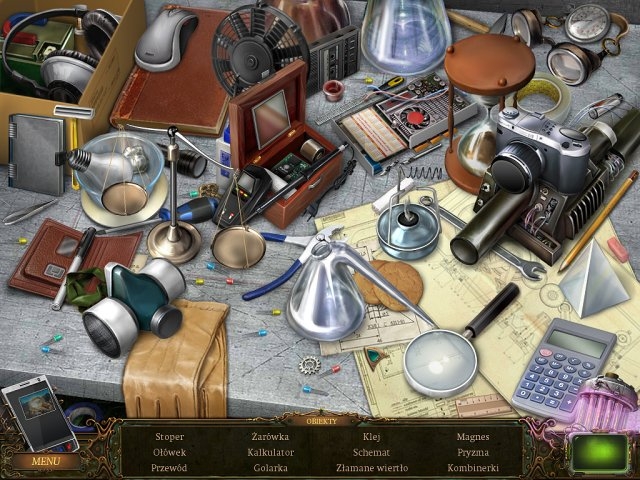Choose "Schemat" in the object list
The height and width of the screenshot is (480, 640).
[x=371, y=452]
